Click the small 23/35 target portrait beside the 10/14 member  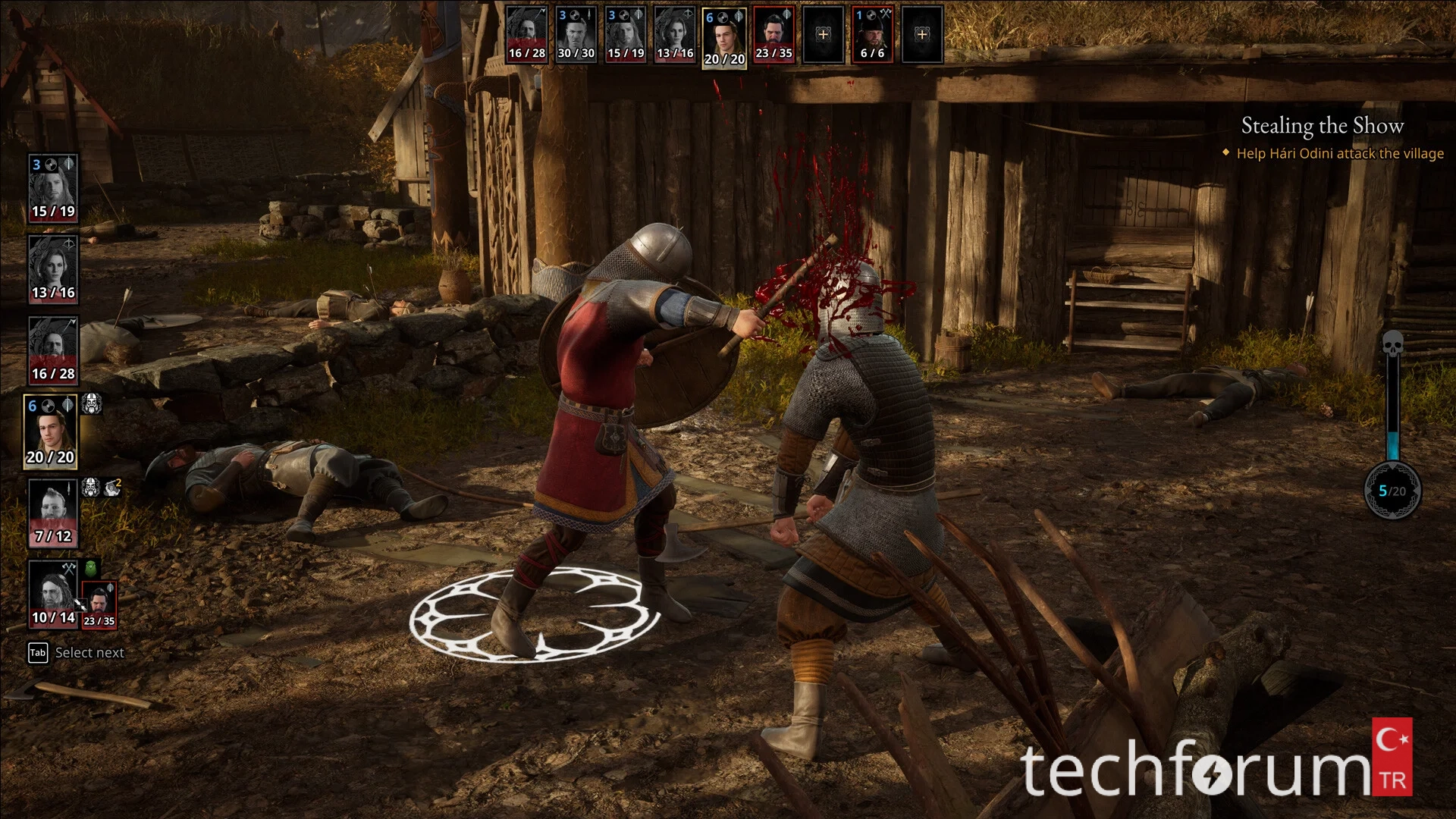(x=99, y=604)
